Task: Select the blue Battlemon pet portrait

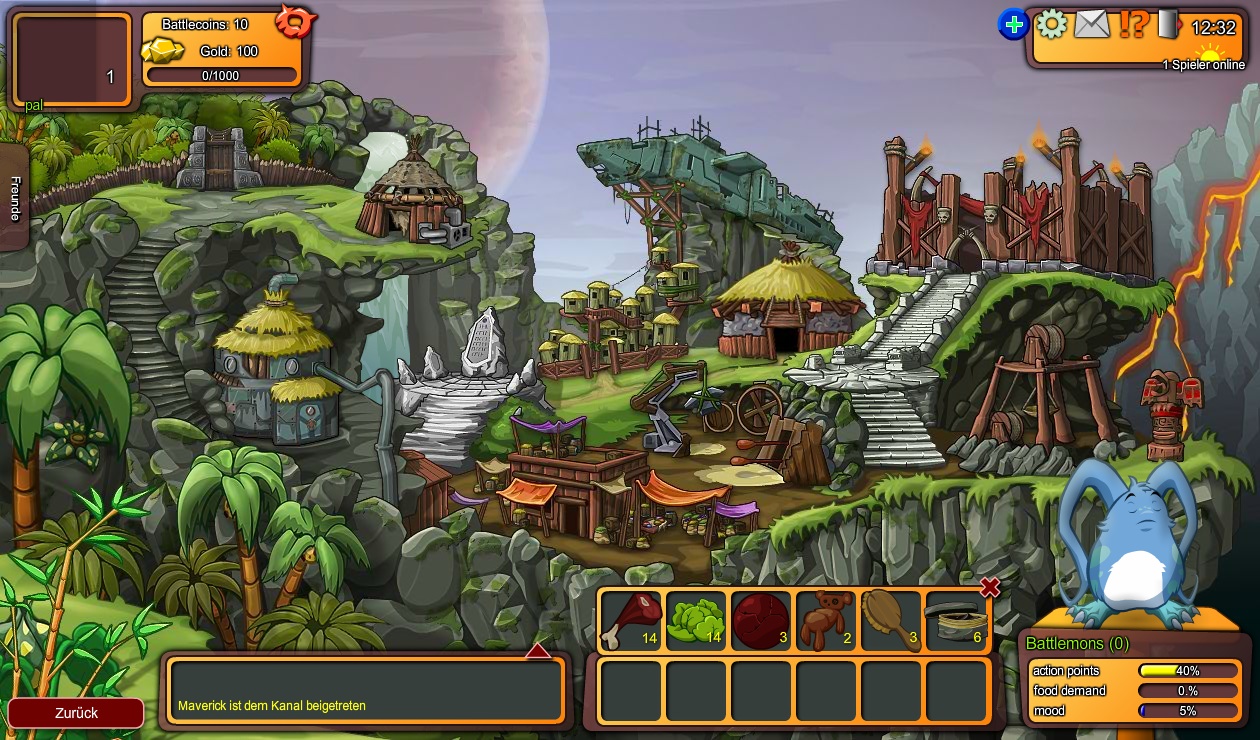Action: (1130, 545)
